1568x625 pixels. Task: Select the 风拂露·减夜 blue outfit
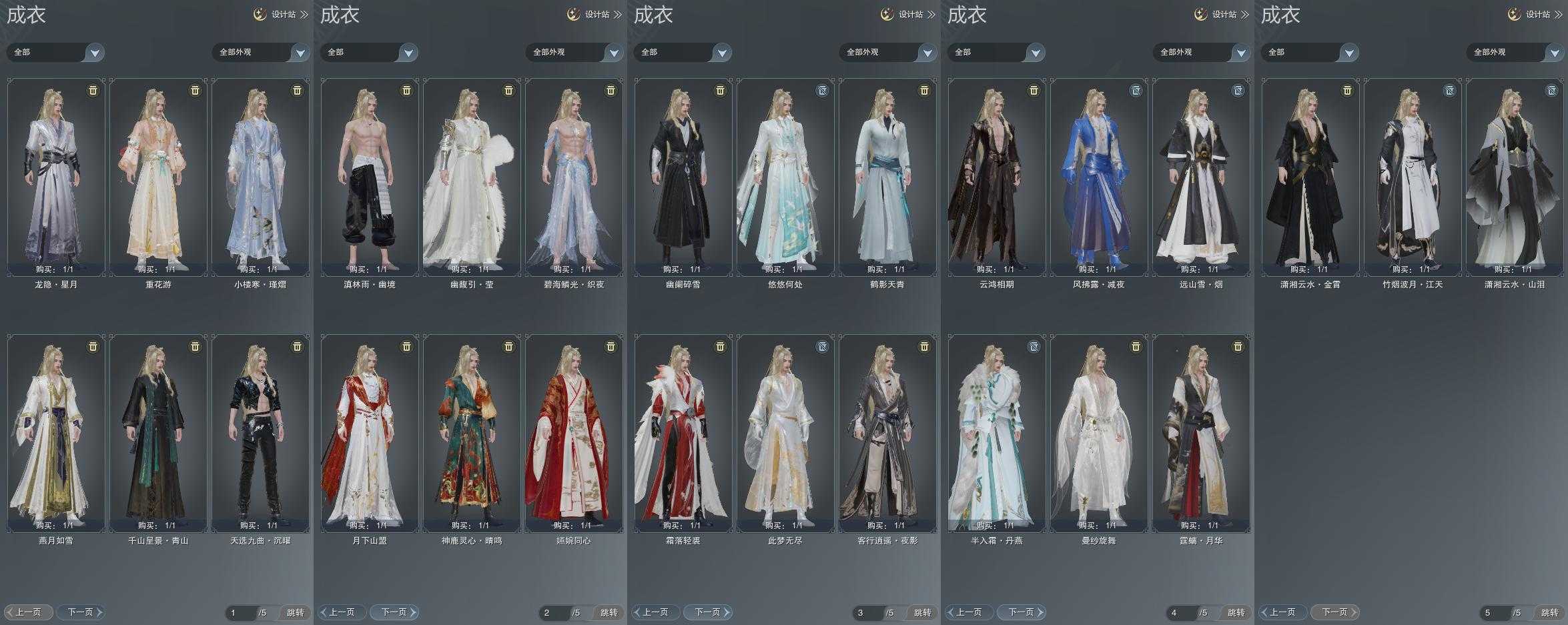pyautogui.click(x=1099, y=177)
